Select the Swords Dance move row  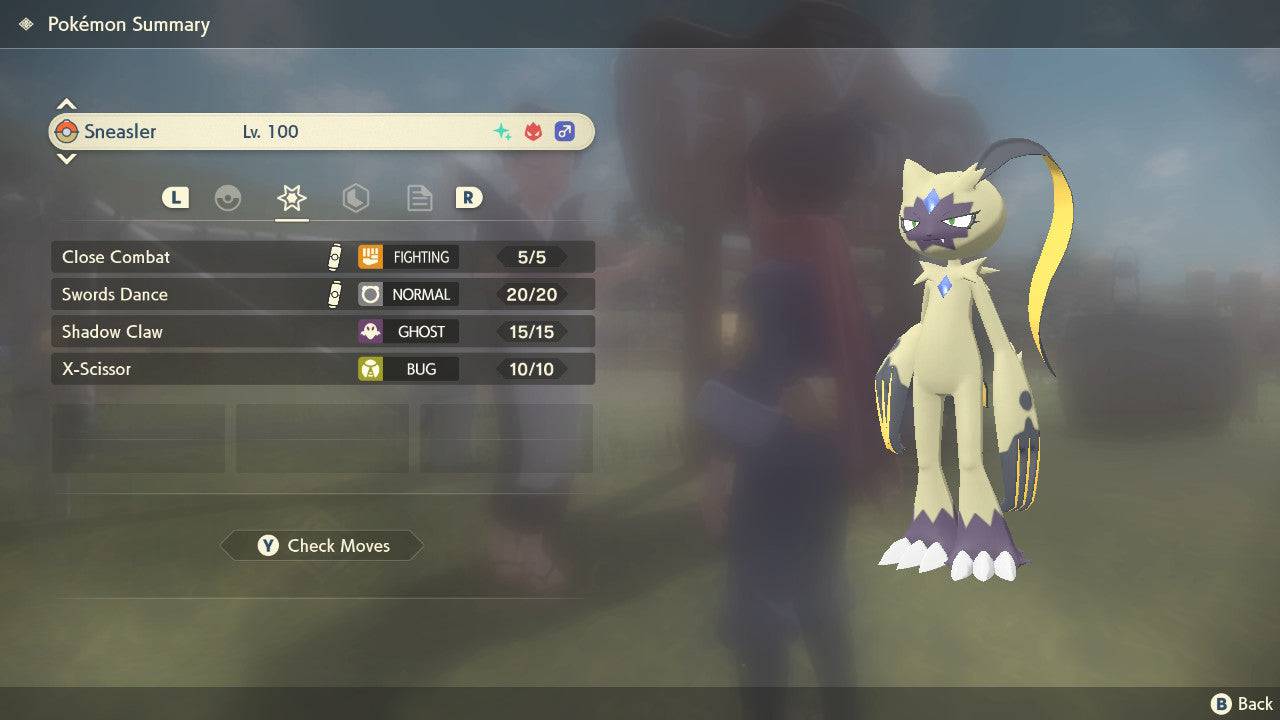(x=322, y=294)
